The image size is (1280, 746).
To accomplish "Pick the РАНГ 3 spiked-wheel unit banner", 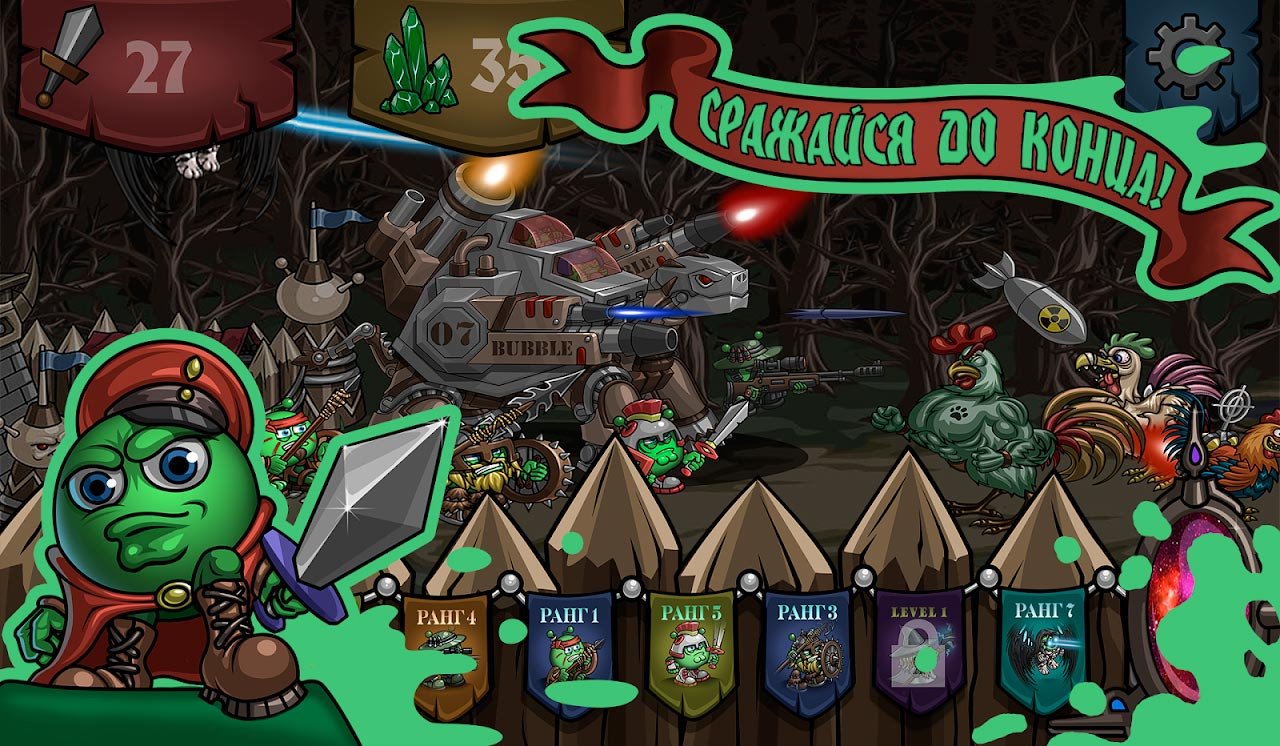I will (x=808, y=648).
